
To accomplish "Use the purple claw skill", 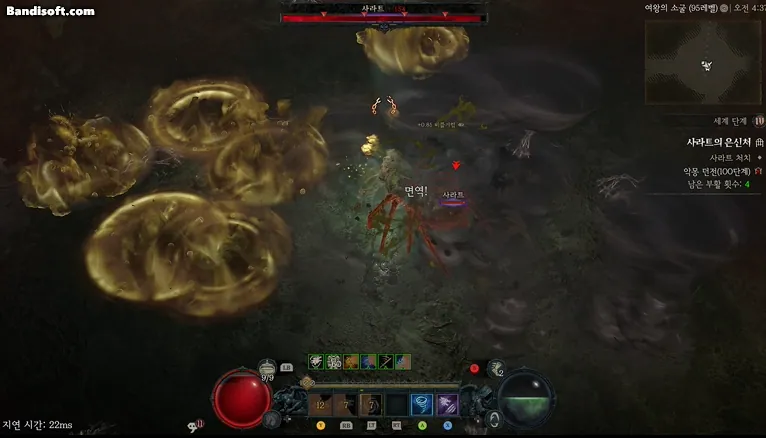I will click(x=446, y=404).
